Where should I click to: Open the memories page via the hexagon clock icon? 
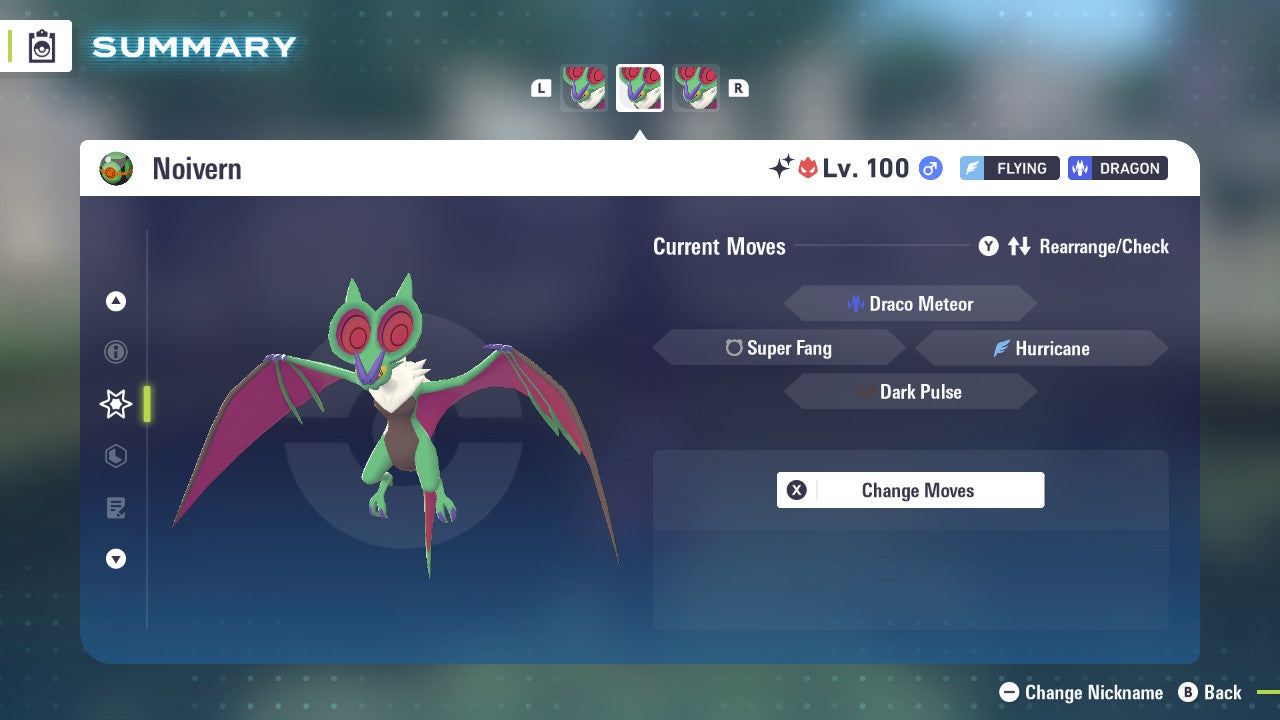115,456
